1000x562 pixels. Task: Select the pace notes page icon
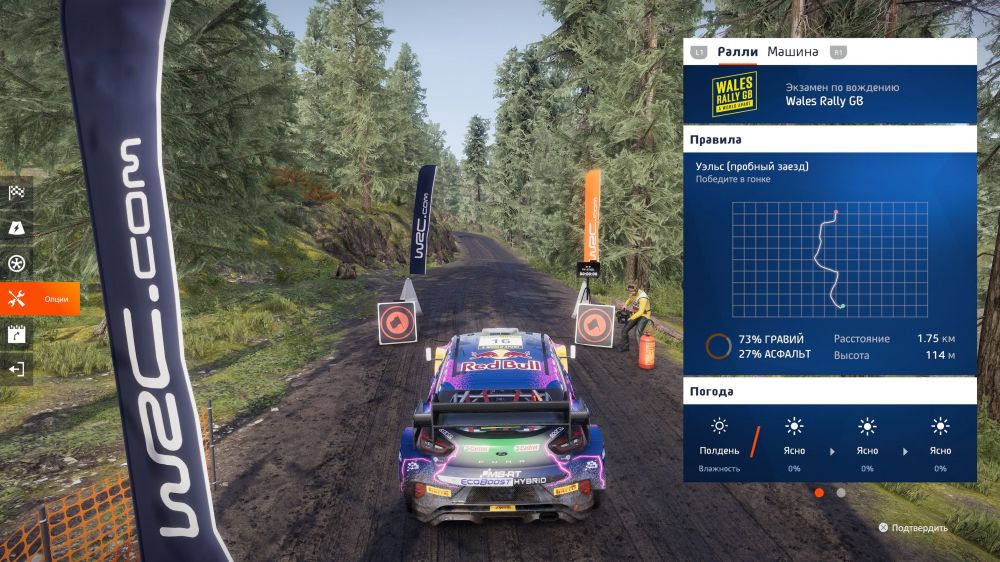16,335
